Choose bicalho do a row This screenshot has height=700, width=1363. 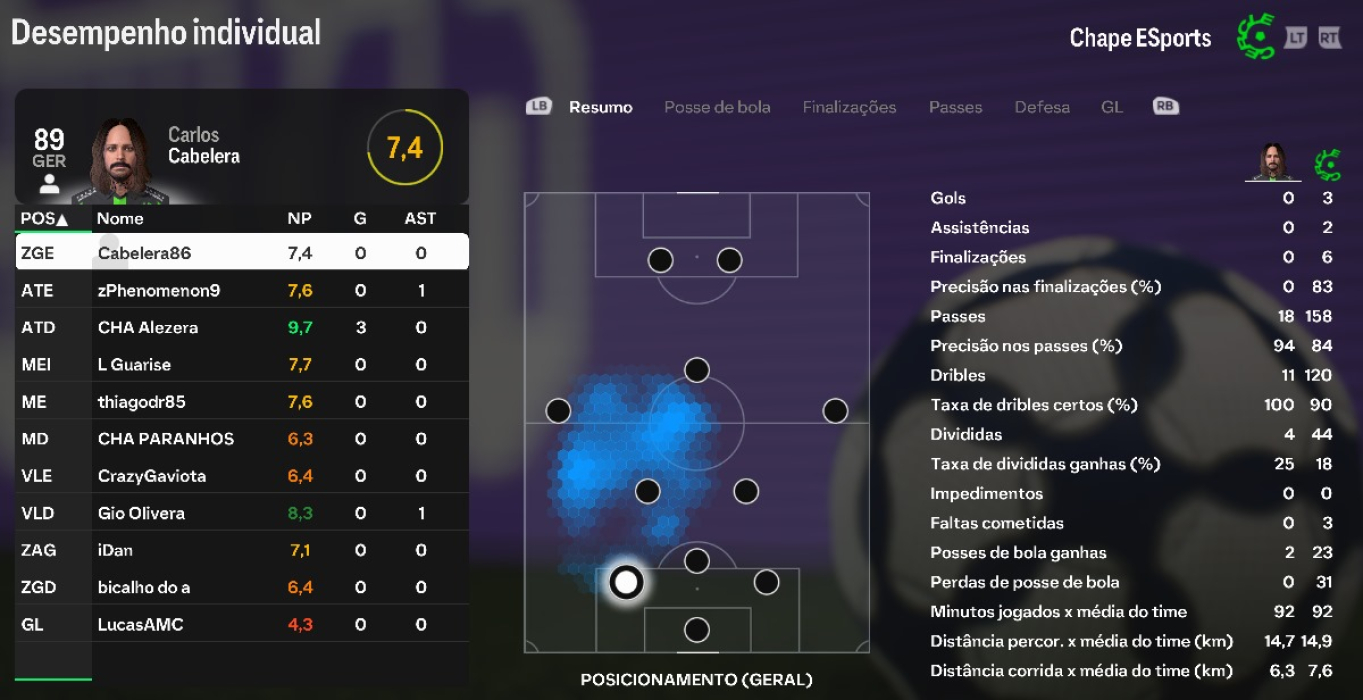(x=242, y=587)
